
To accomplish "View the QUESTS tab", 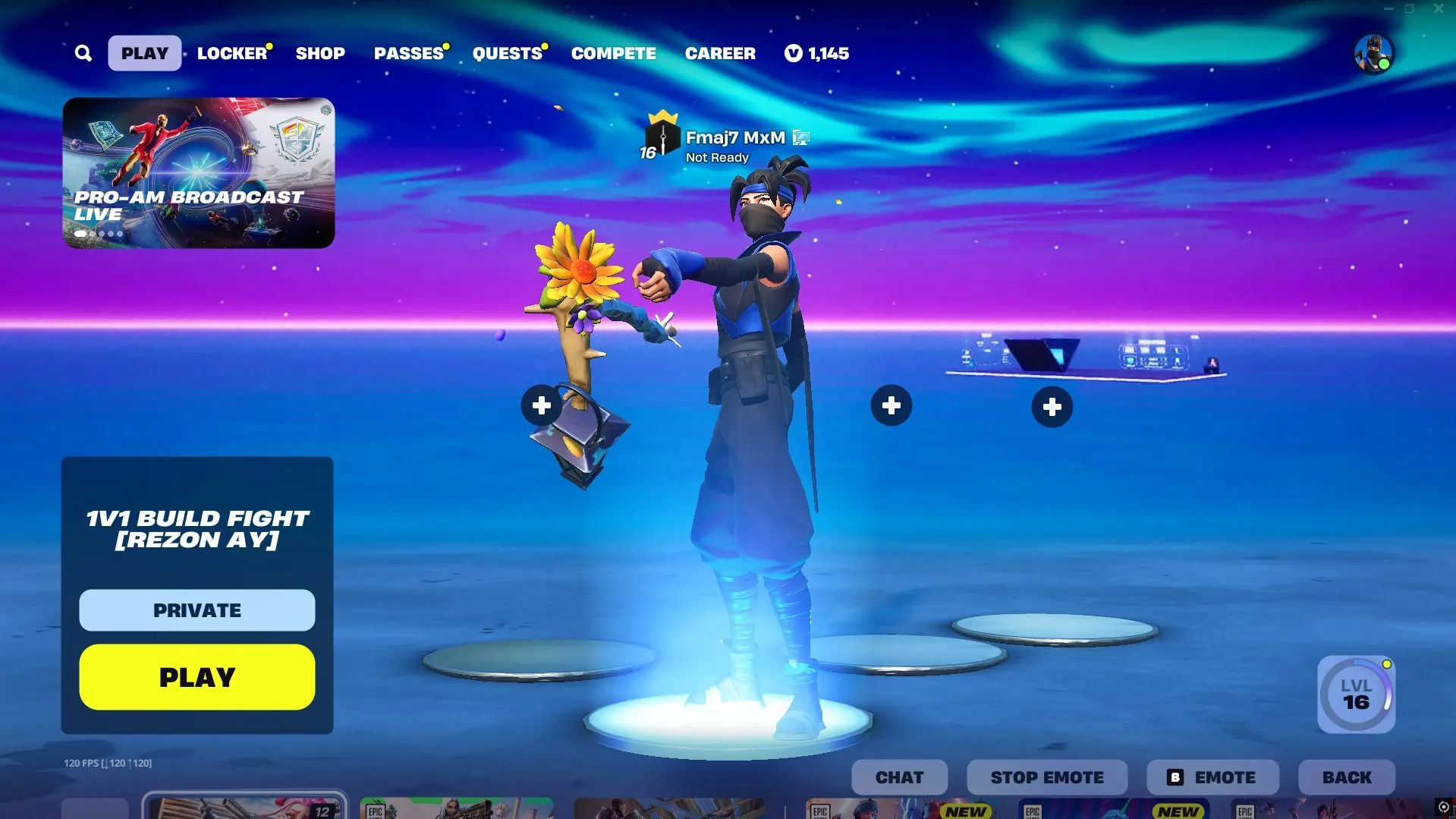I will (x=507, y=53).
